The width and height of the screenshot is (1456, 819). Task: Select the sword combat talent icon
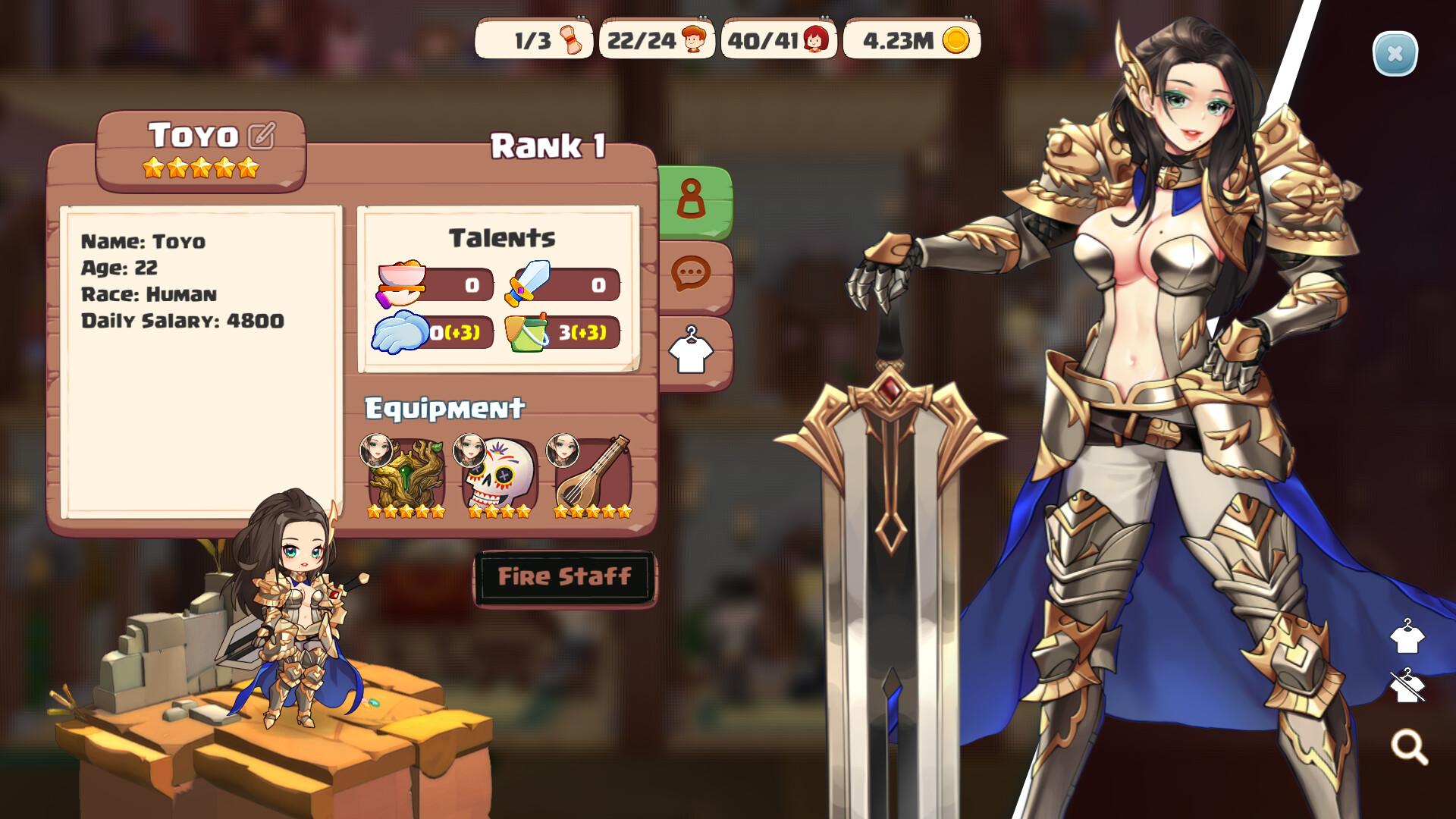click(526, 282)
